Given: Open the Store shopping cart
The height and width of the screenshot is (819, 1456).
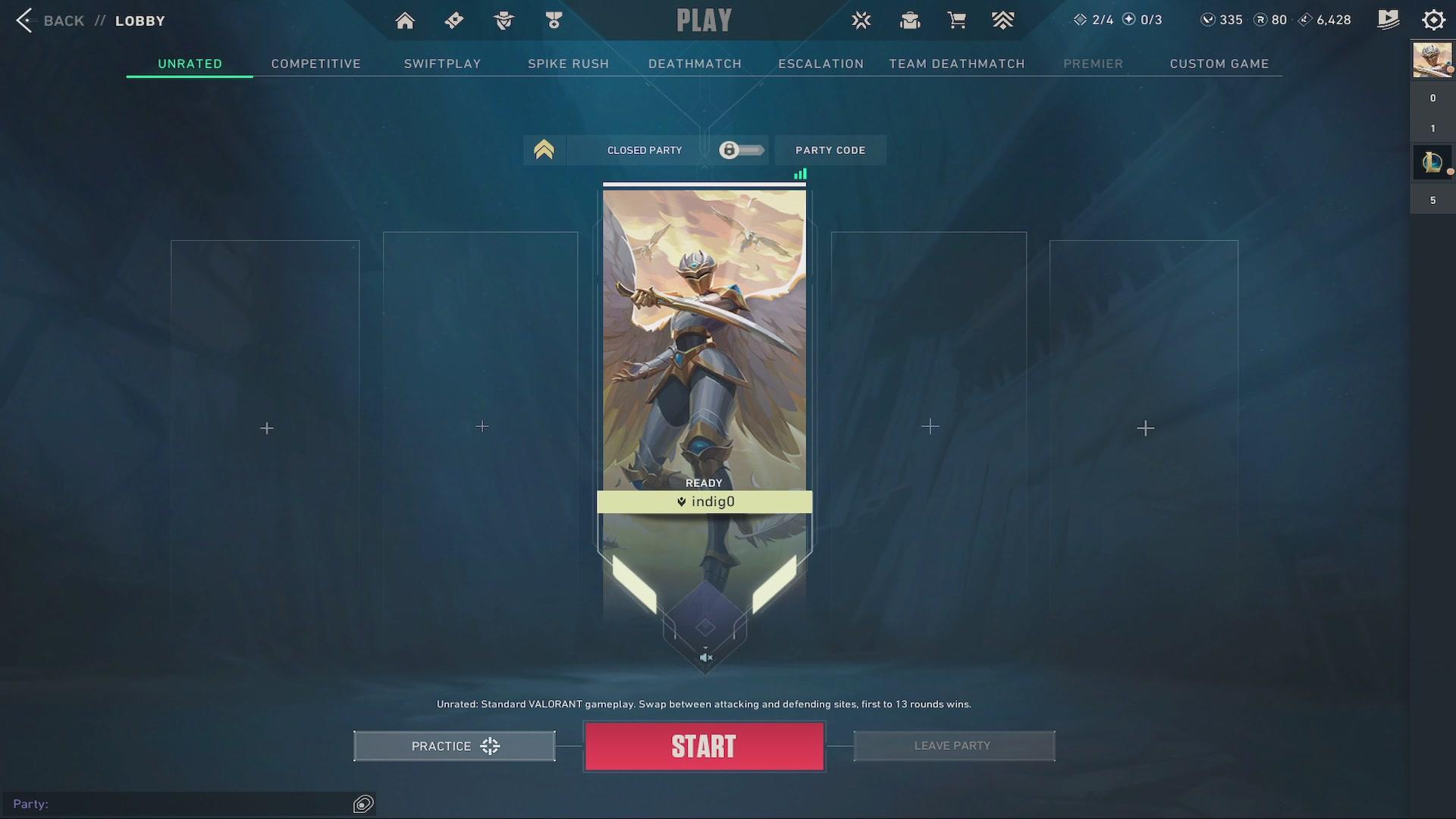Looking at the screenshot, I should coord(957,20).
